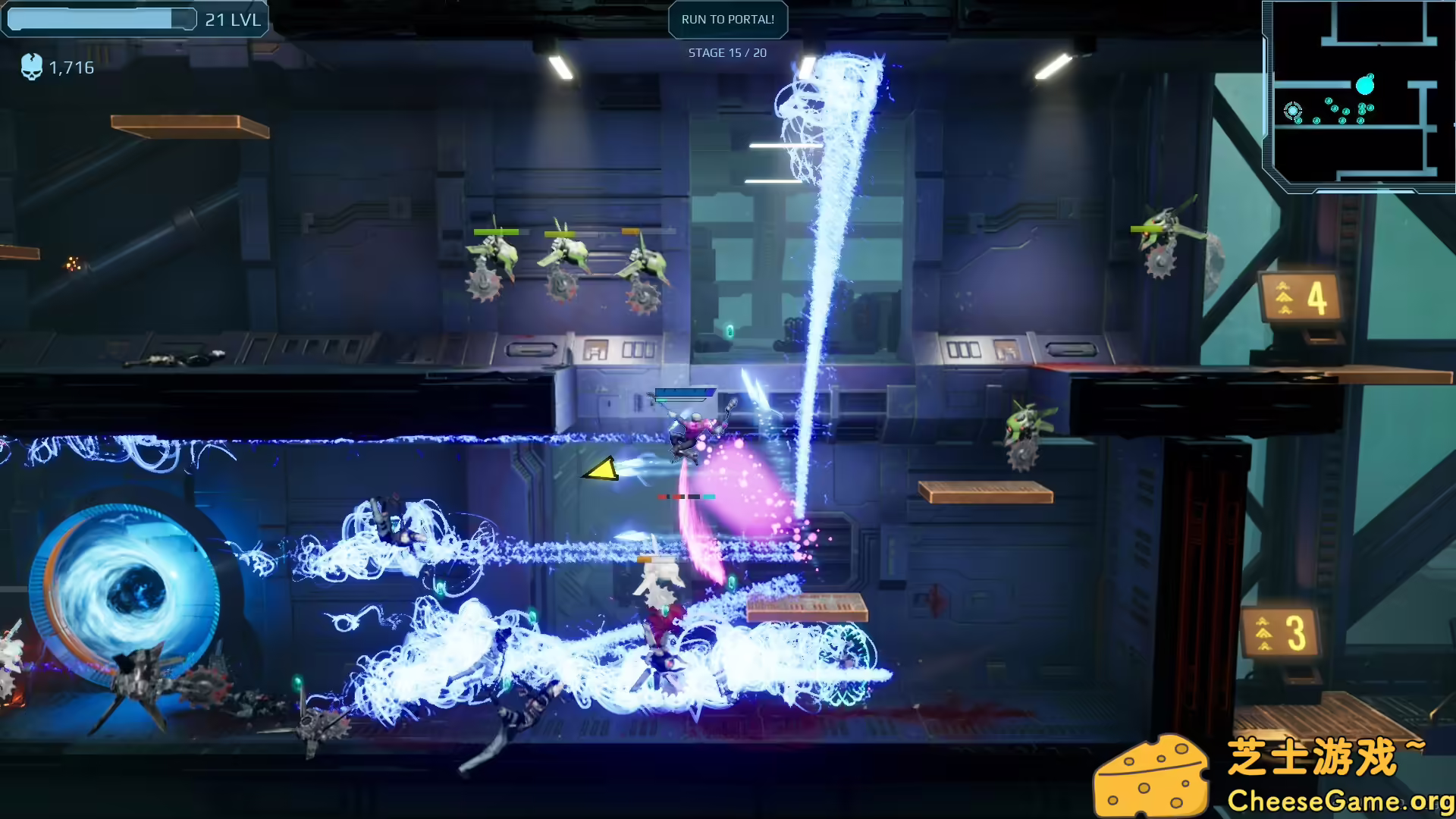
Task: Click the skull kill counter icon
Action: click(x=32, y=67)
